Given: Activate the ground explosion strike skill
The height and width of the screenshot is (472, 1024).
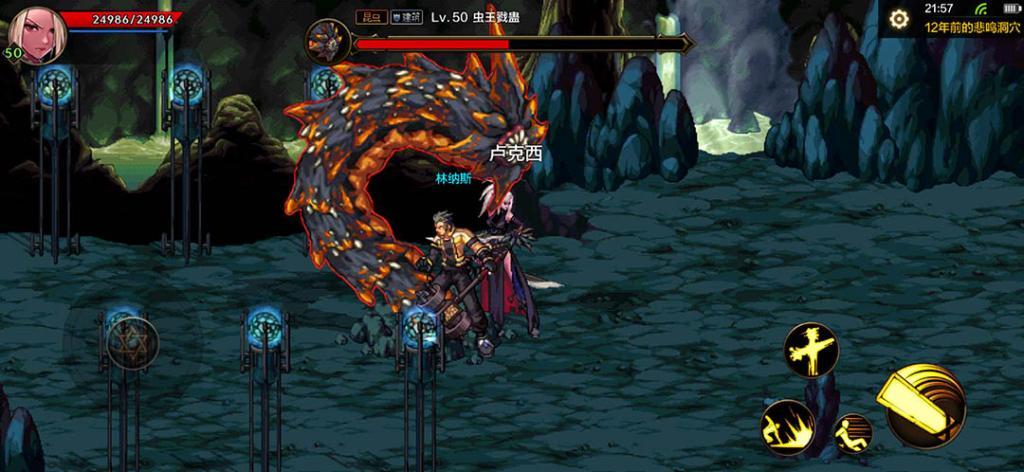Looking at the screenshot, I should click(786, 426).
